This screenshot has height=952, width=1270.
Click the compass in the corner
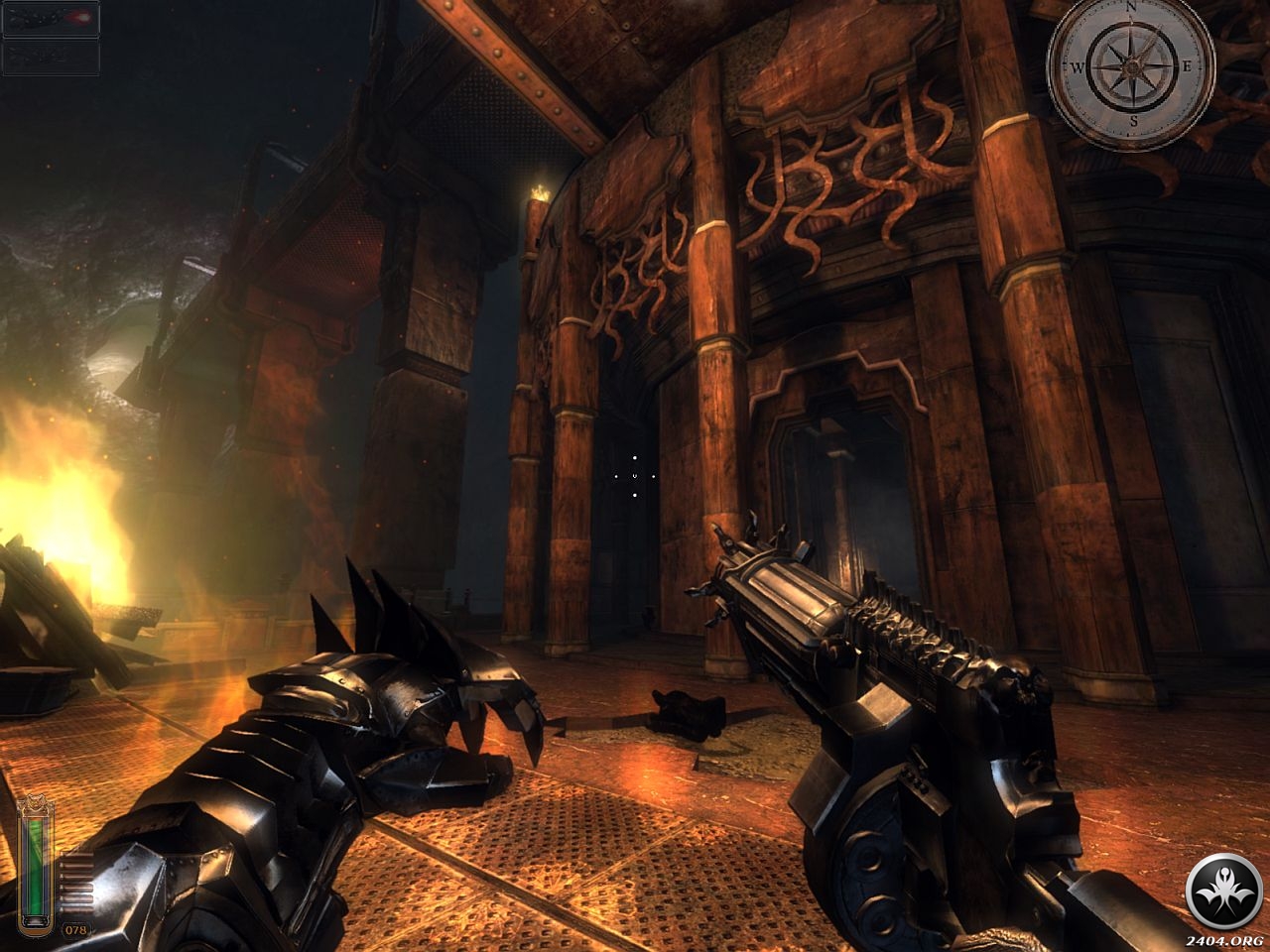click(x=1131, y=67)
